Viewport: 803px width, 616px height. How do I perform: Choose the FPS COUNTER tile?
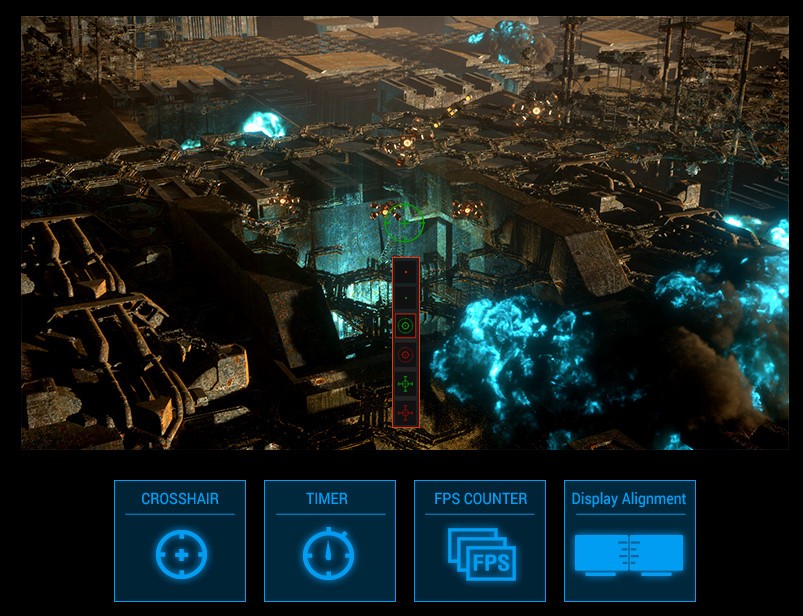click(480, 540)
